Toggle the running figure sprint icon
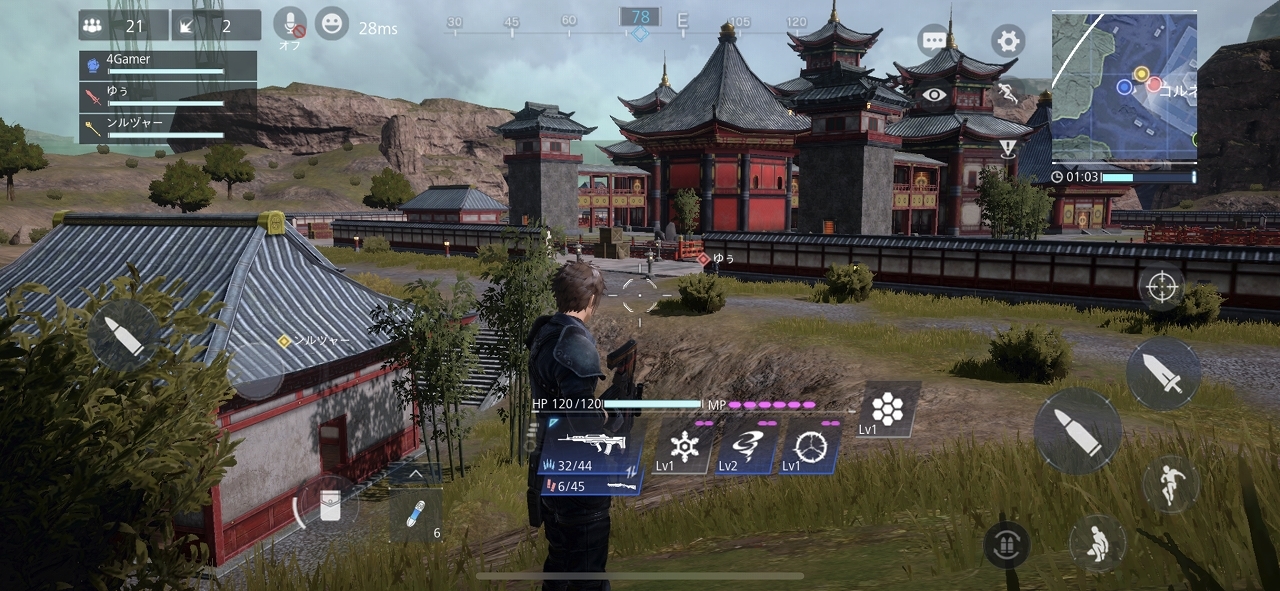The height and width of the screenshot is (591, 1280). [1008, 95]
